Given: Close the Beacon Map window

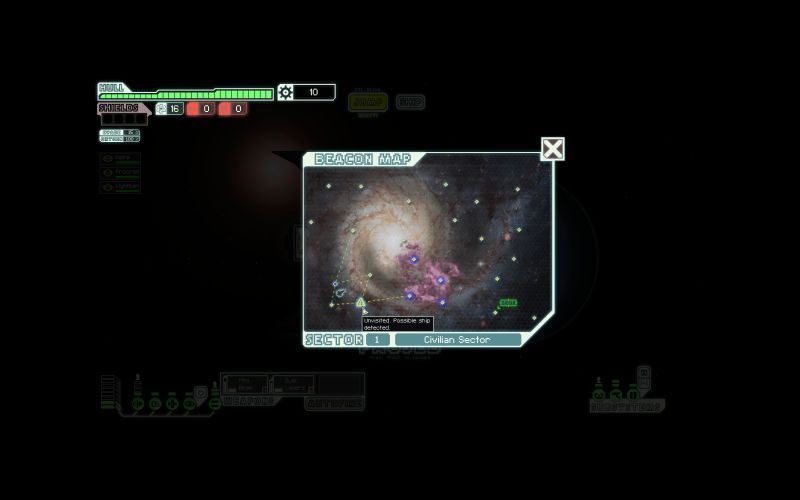Looking at the screenshot, I should tap(553, 149).
